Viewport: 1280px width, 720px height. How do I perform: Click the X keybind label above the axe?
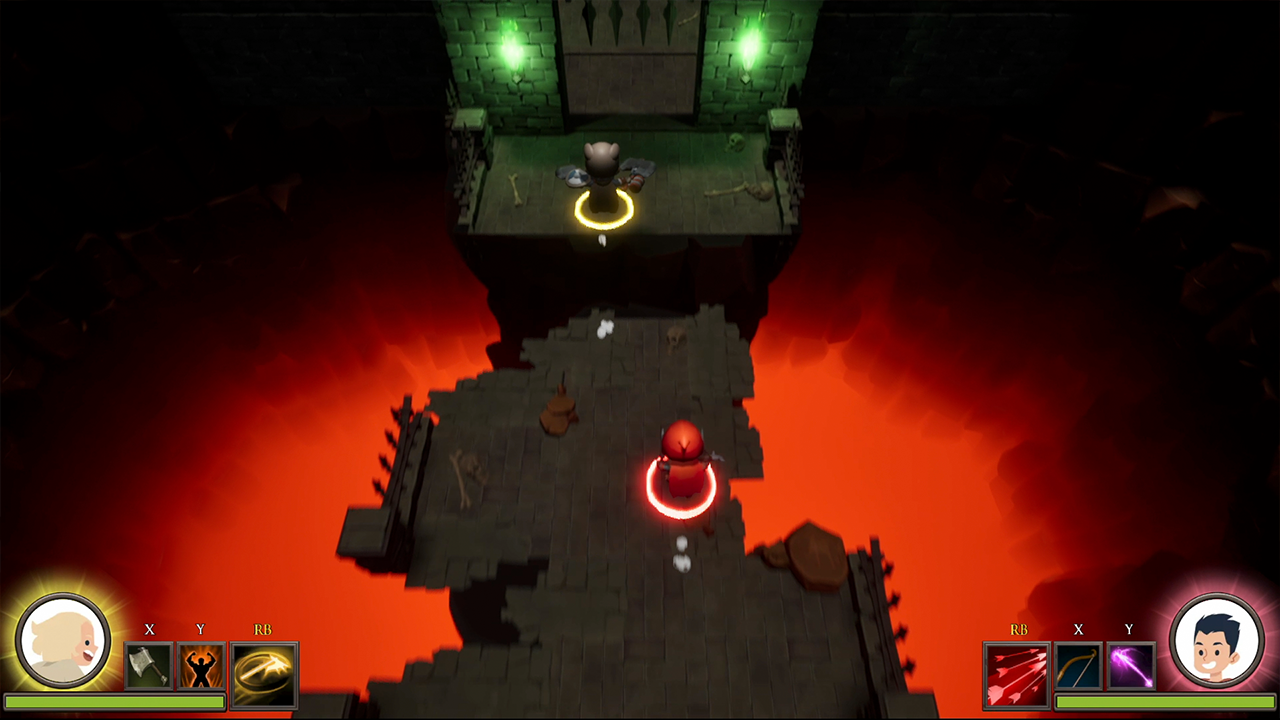click(x=150, y=631)
